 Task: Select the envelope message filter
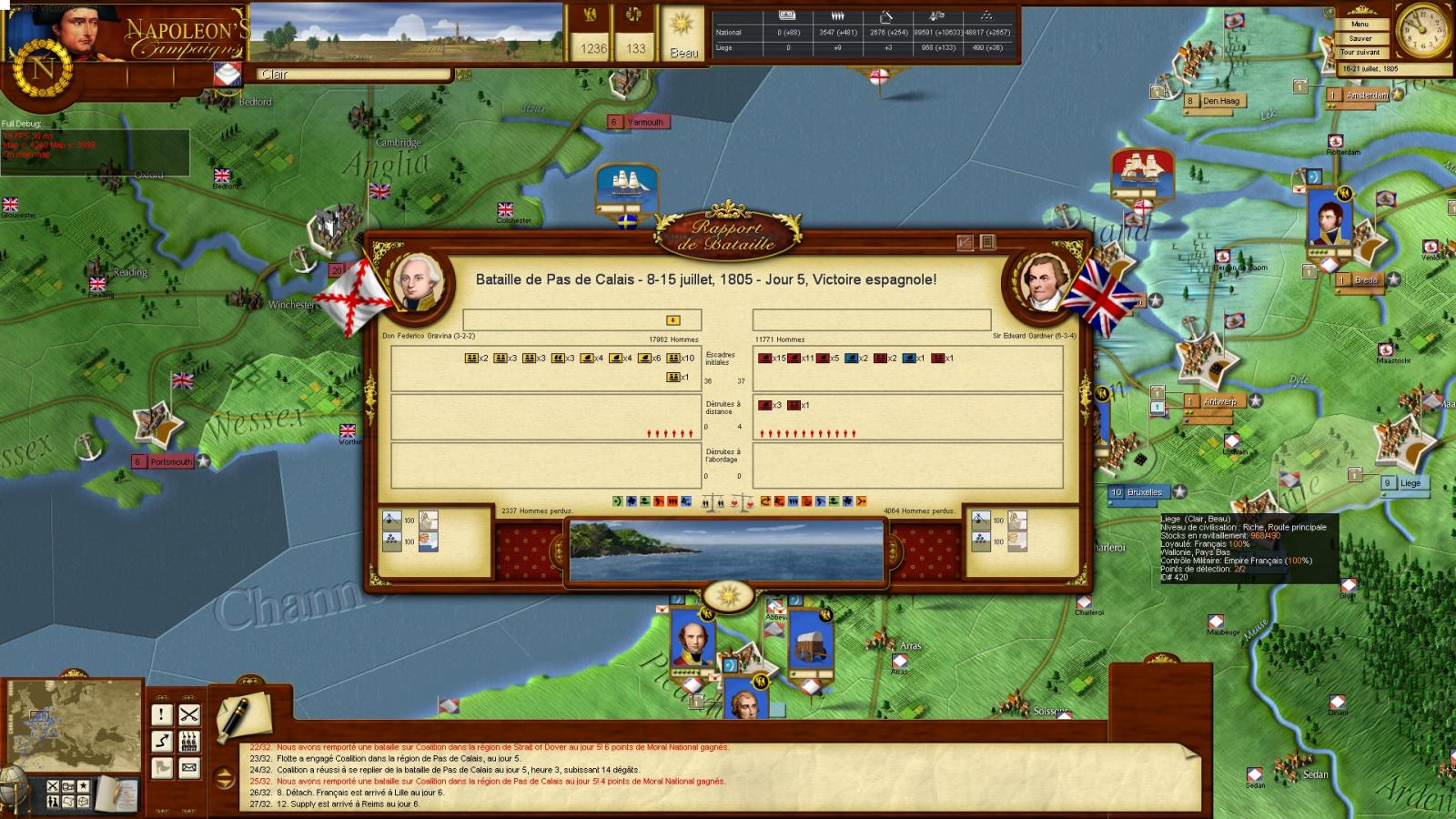188,768
